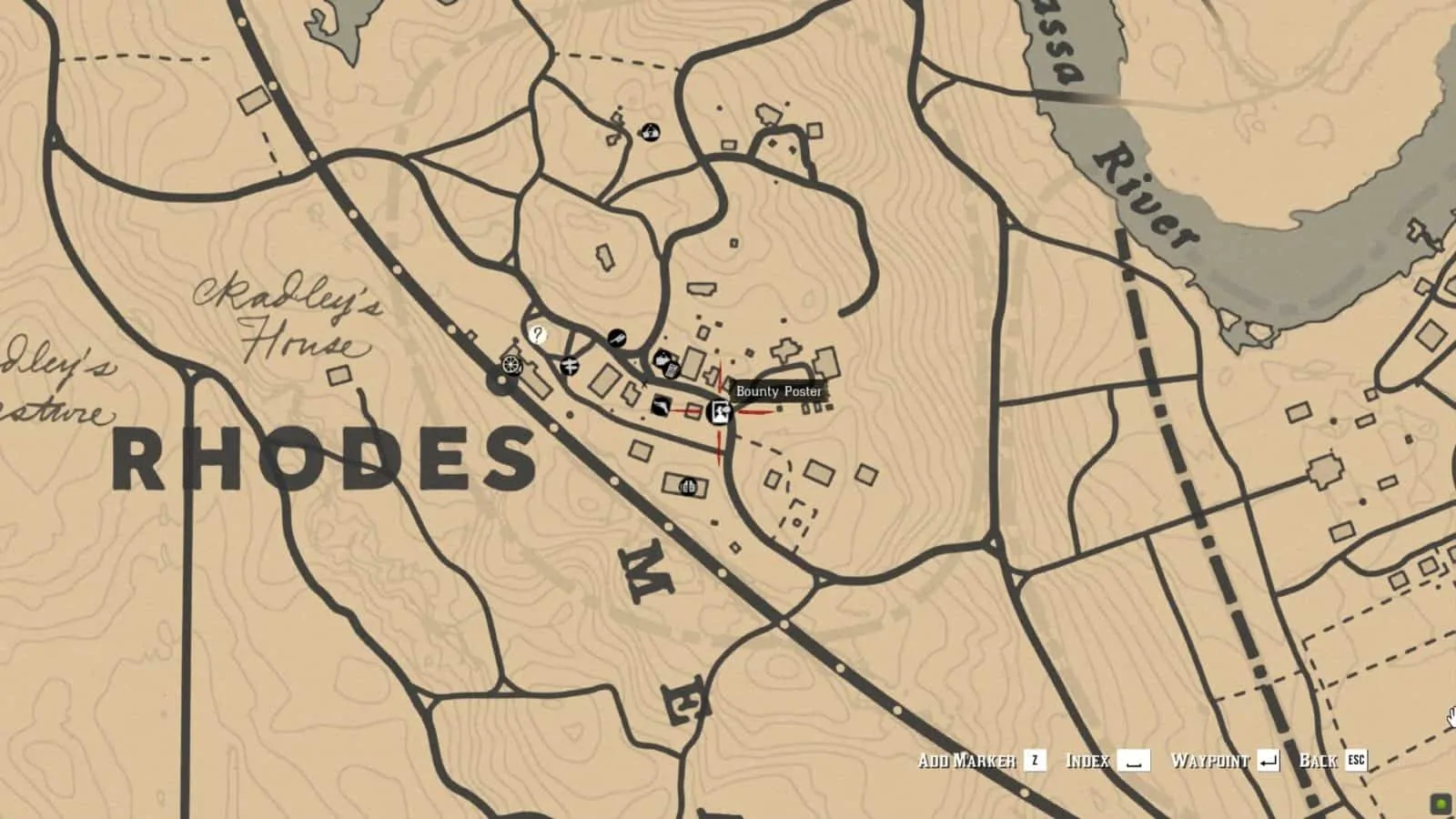The image size is (1456, 819).
Task: Click the saloon icon south of Rhodes center
Action: [688, 486]
